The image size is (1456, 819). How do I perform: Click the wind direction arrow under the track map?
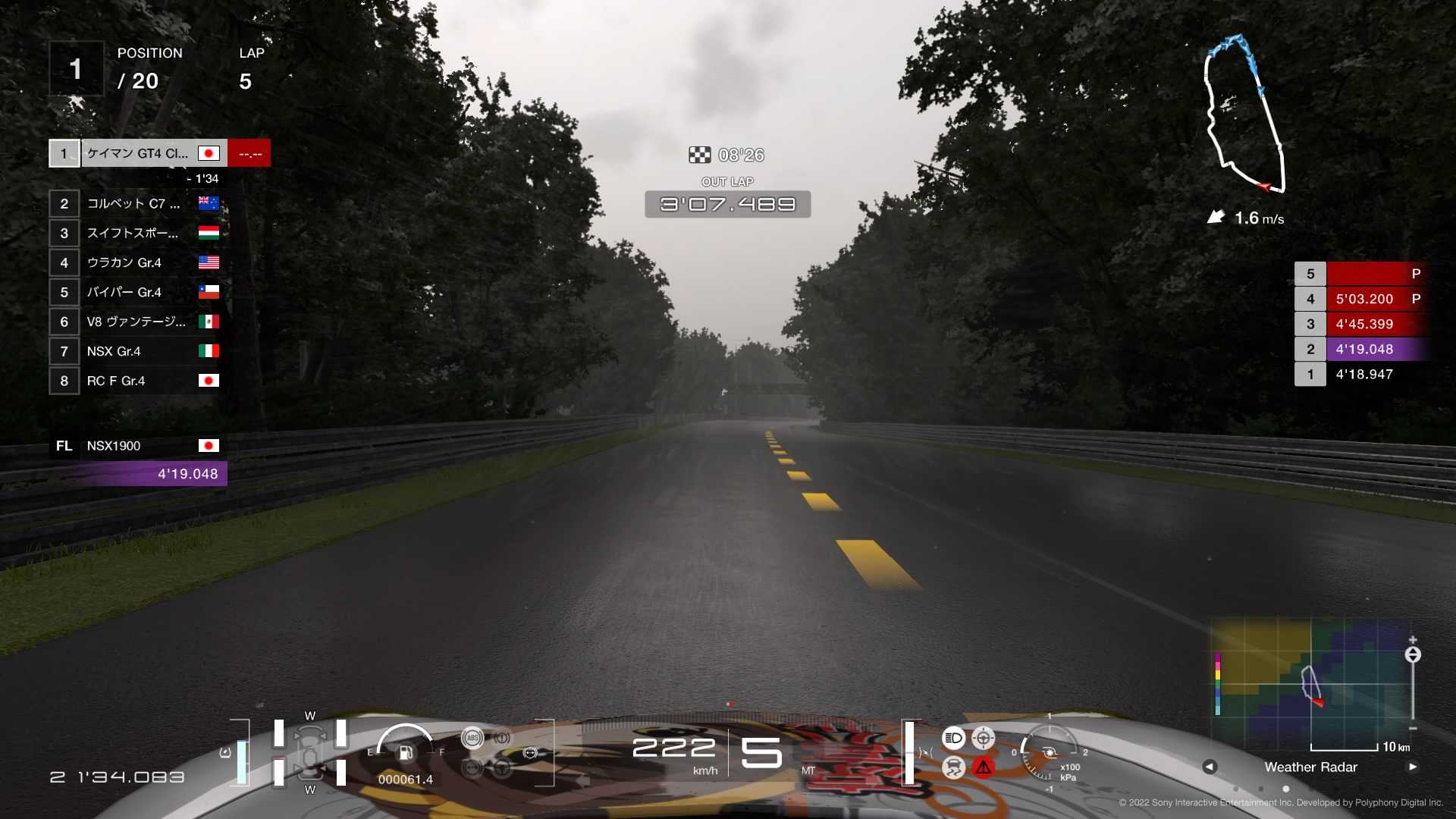(1216, 217)
